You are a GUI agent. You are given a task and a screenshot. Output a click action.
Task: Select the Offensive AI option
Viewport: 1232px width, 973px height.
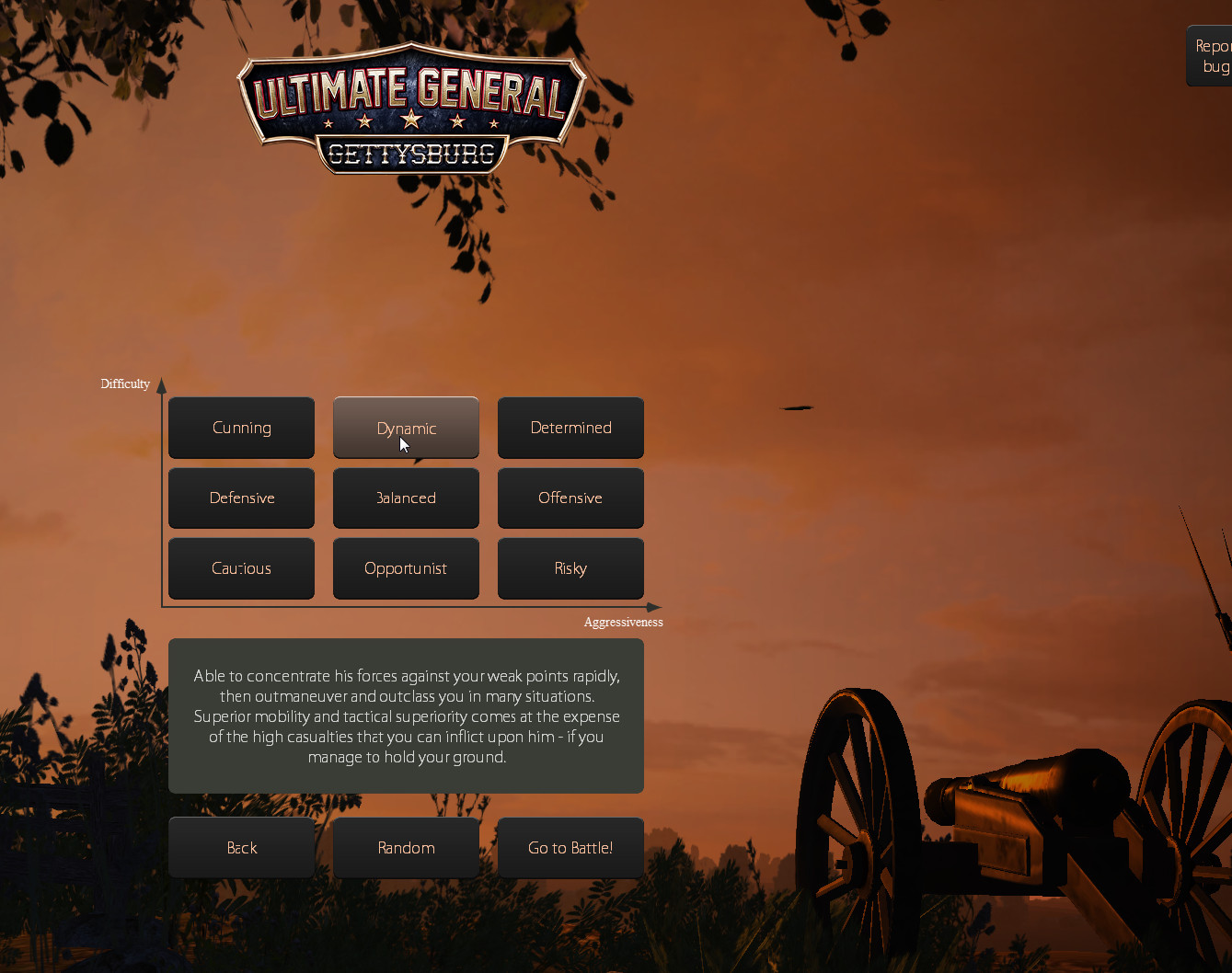coord(570,498)
